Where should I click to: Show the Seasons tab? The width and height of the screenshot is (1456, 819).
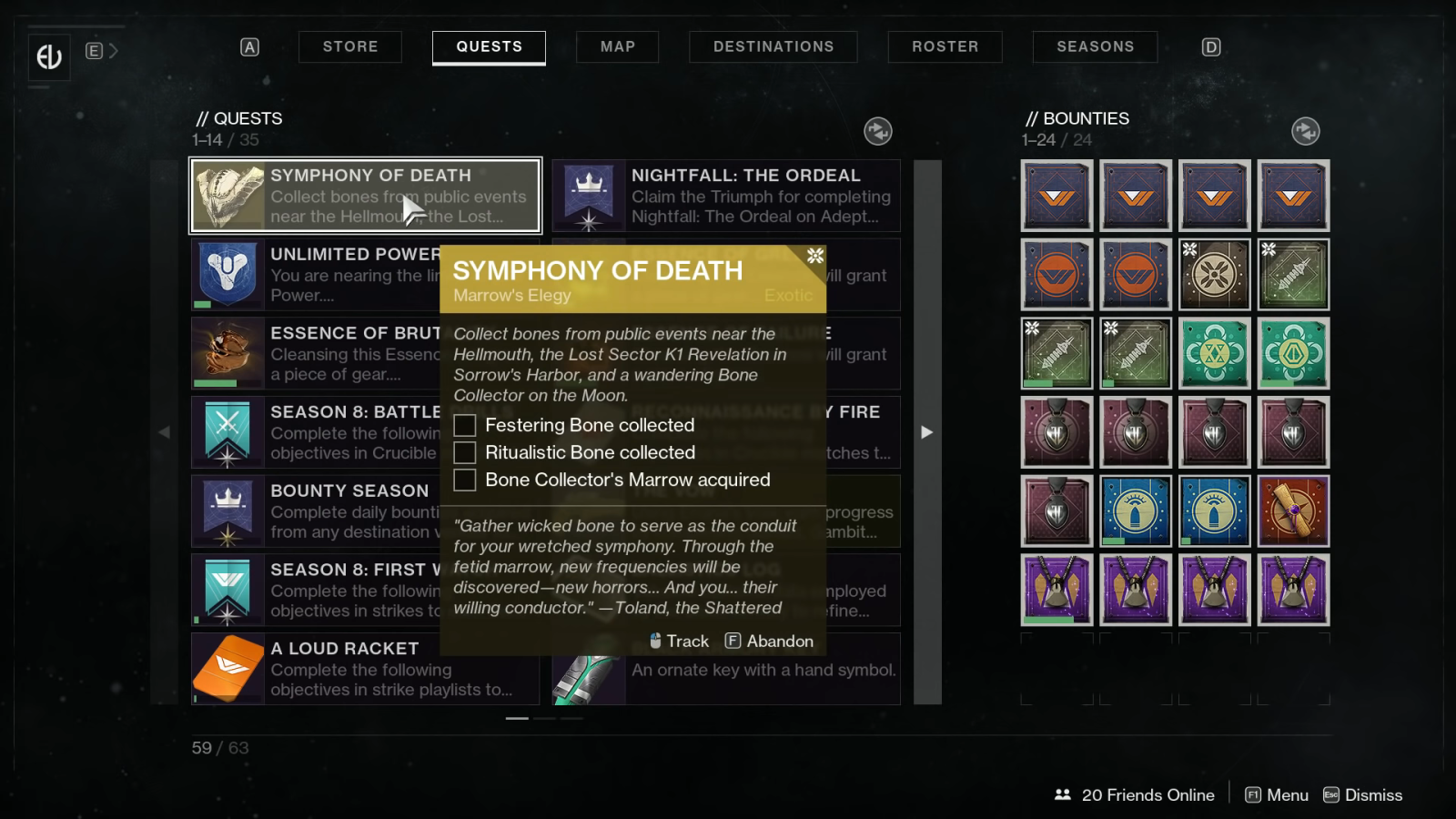click(x=1095, y=46)
